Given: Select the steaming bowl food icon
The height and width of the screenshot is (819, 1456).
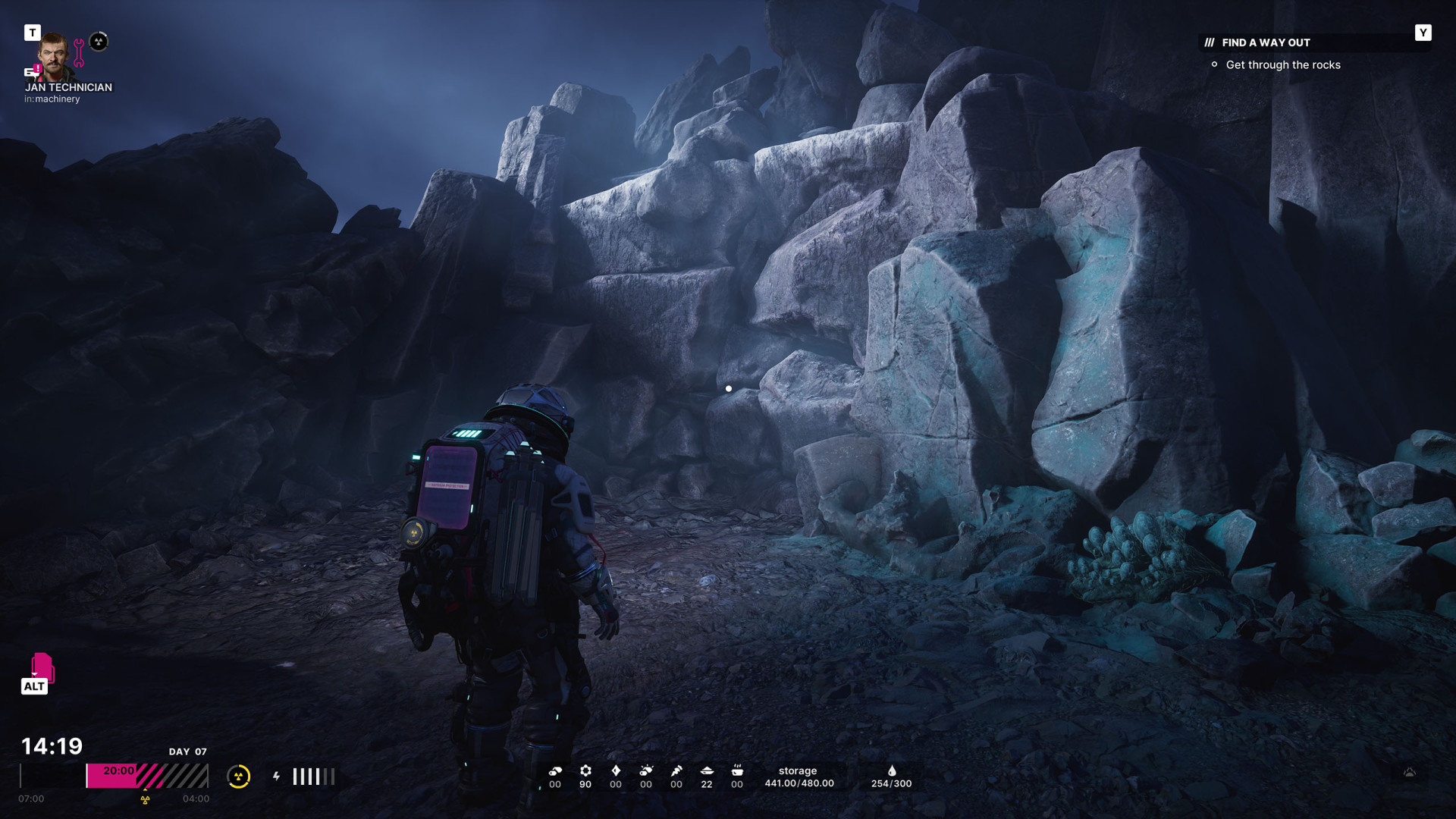Looking at the screenshot, I should (737, 771).
